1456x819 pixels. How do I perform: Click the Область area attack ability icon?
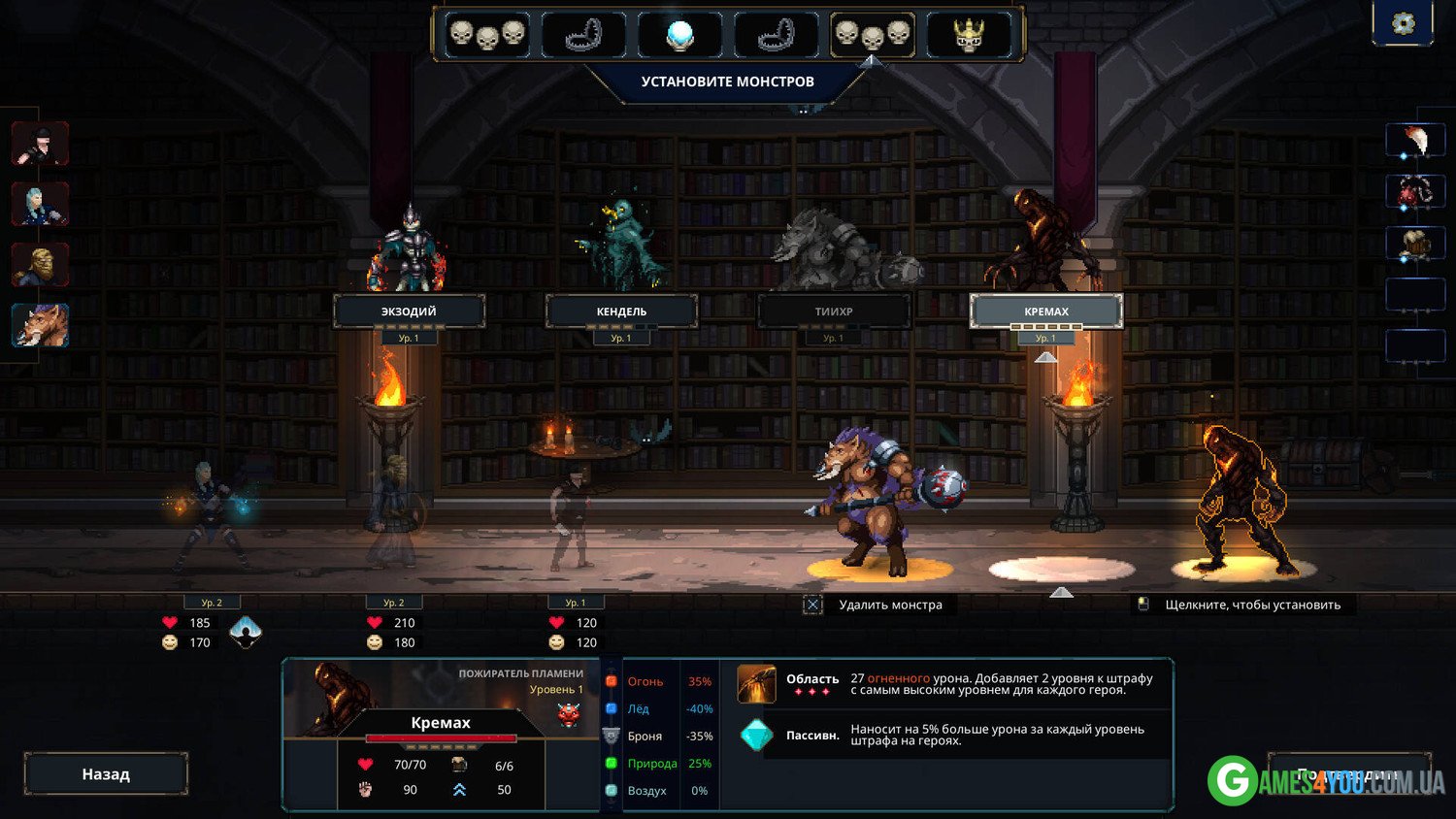point(756,683)
